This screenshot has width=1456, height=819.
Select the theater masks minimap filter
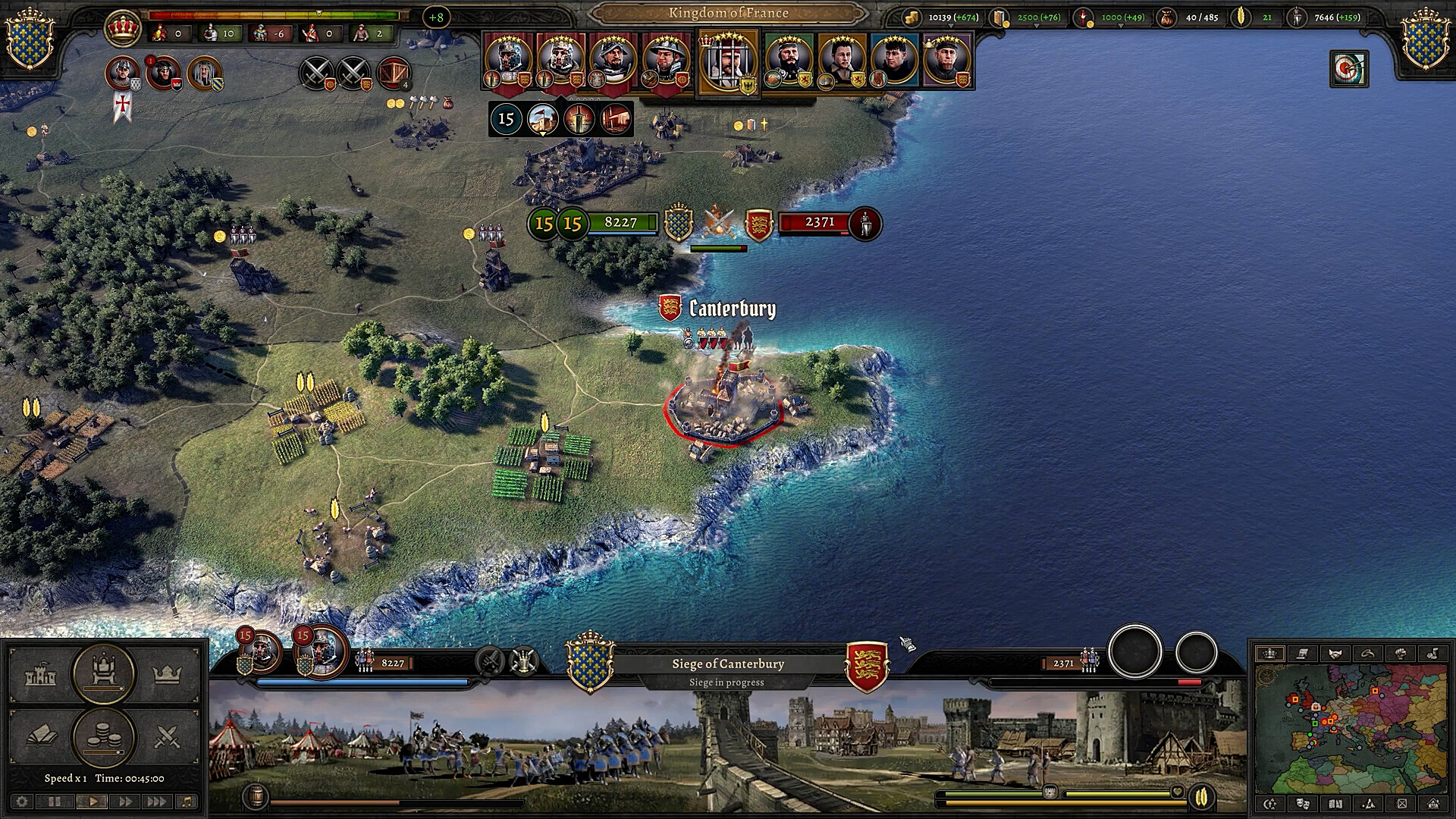pyautogui.click(x=1303, y=804)
